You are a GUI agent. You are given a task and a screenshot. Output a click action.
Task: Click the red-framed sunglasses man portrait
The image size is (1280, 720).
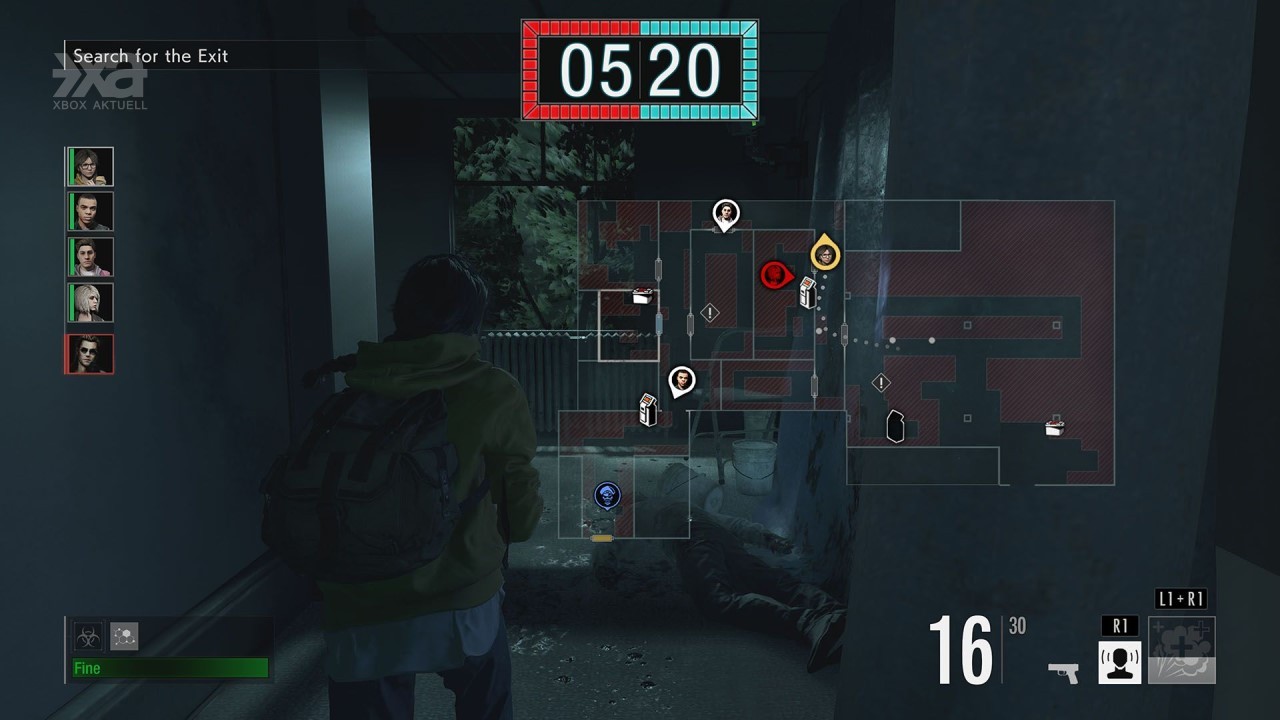90,354
